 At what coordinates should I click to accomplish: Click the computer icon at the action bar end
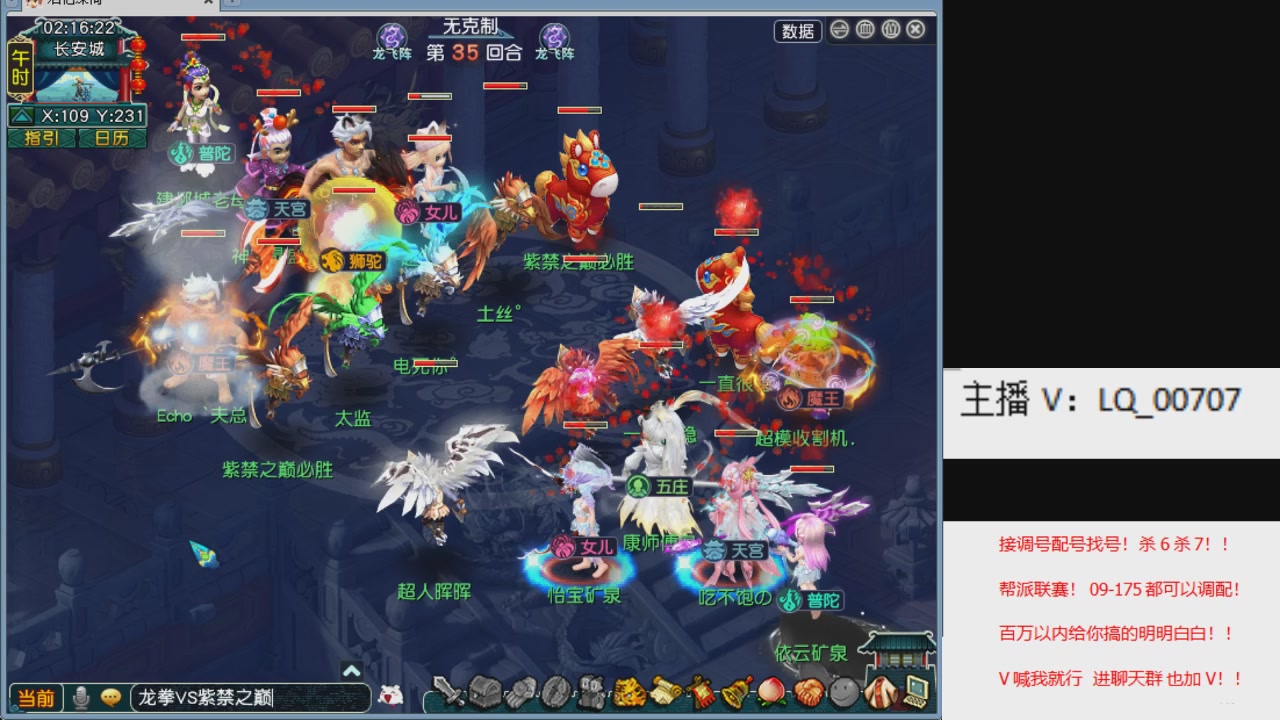(x=915, y=692)
